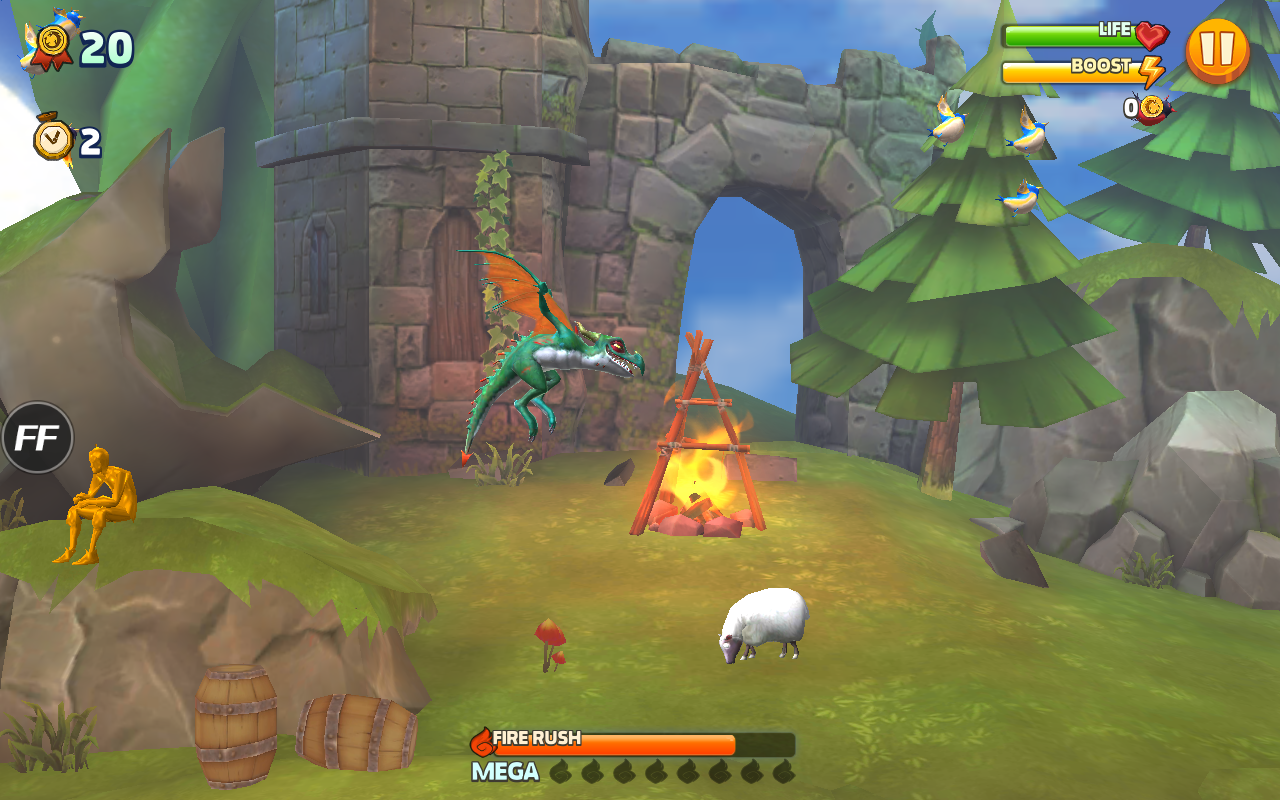This screenshot has width=1280, height=800.
Task: Activate the FF fast-forward button
Action: [x=37, y=437]
